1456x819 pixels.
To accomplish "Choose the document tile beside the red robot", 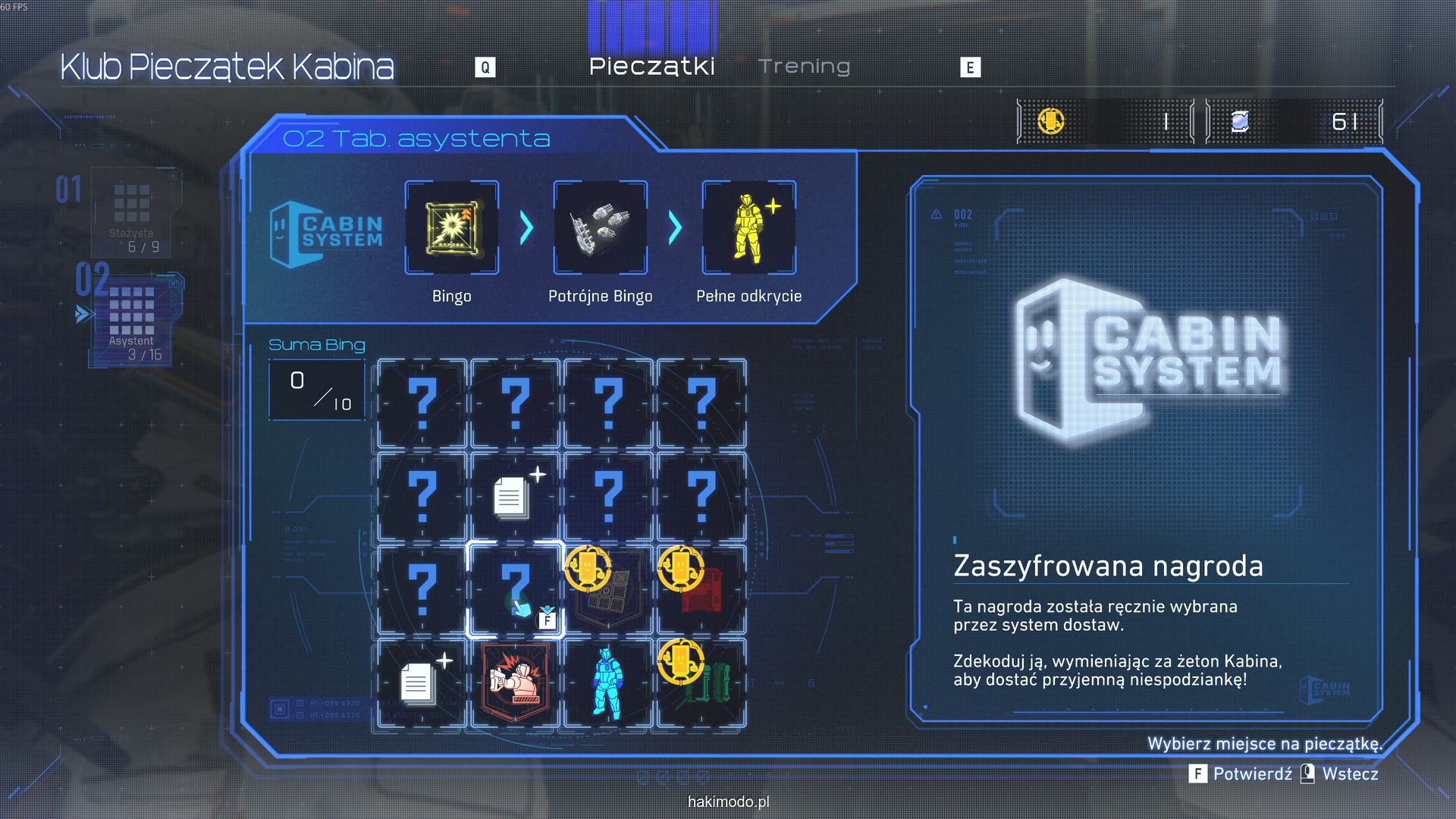I will 422,682.
